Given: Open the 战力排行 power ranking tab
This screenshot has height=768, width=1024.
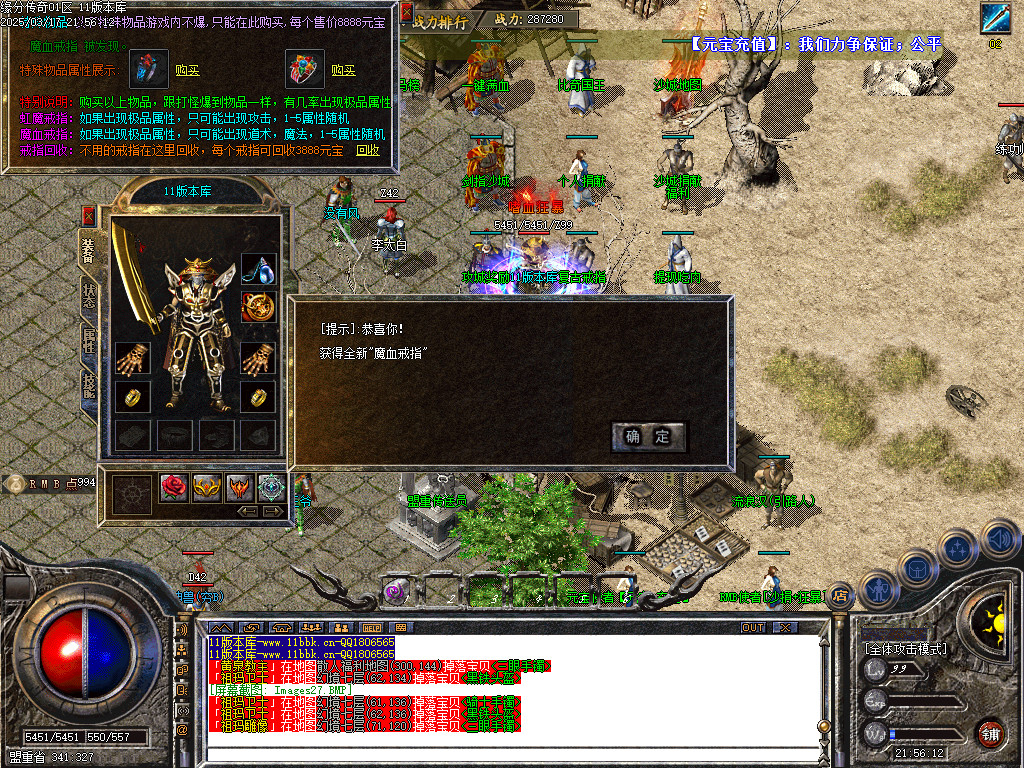Looking at the screenshot, I should tap(441, 19).
